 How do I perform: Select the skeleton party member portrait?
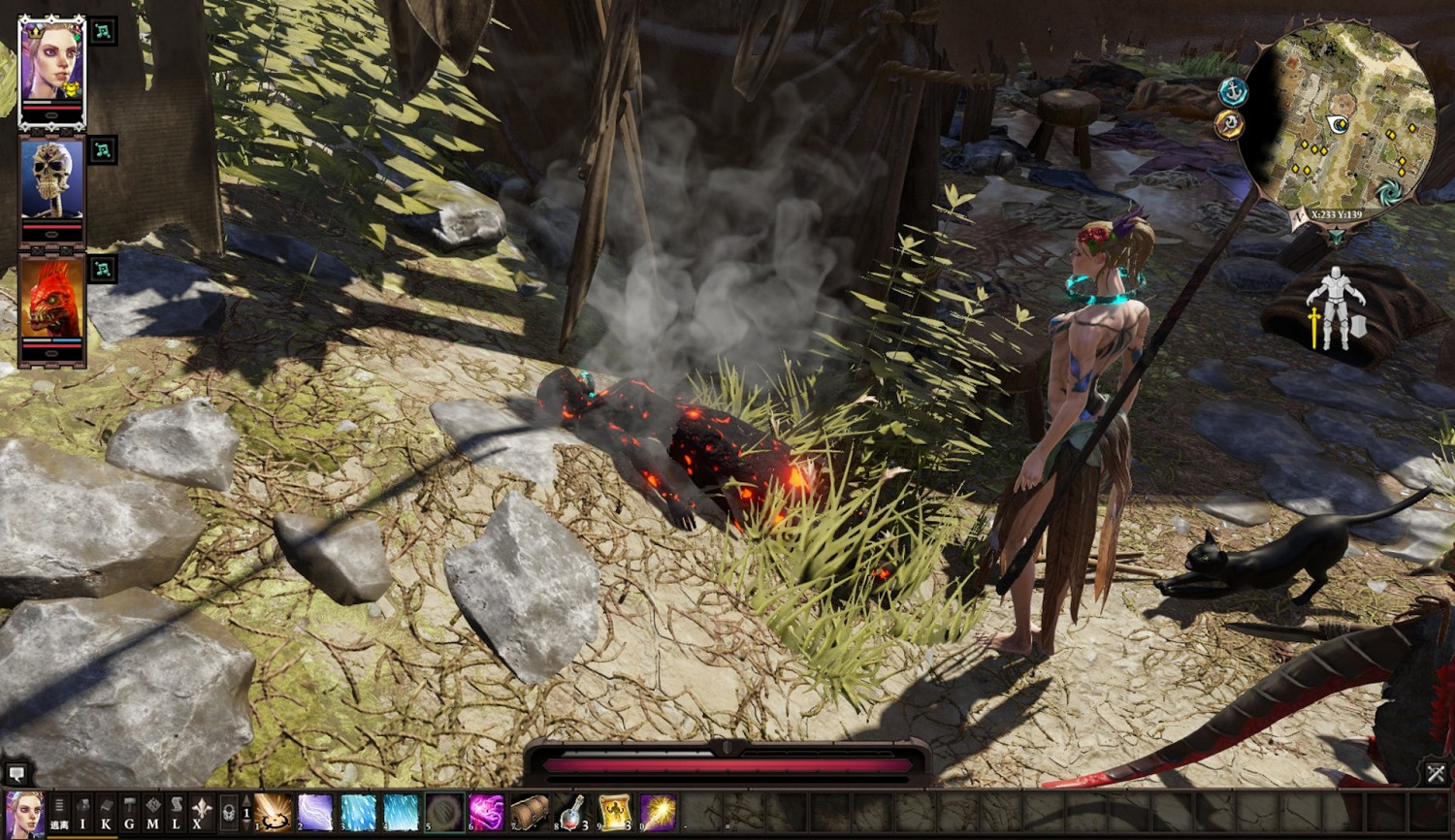pos(51,181)
